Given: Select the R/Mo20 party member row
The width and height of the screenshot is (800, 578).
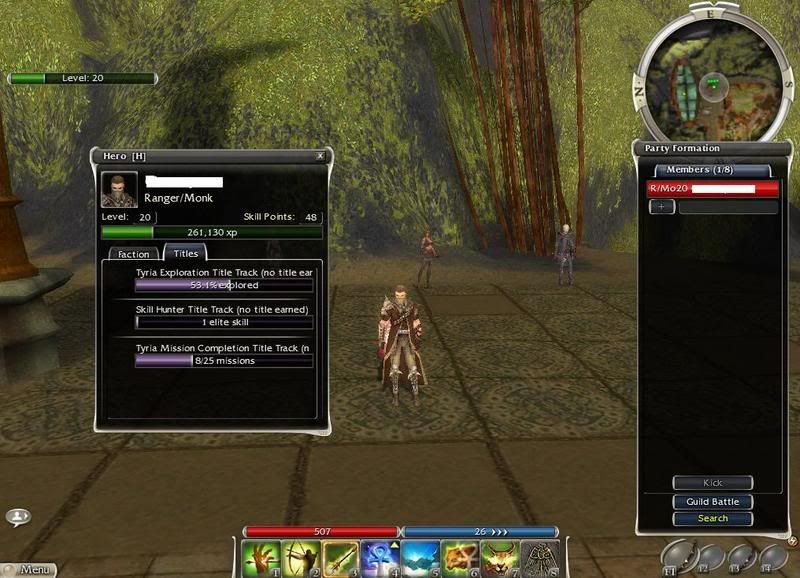Looking at the screenshot, I should click(x=712, y=188).
